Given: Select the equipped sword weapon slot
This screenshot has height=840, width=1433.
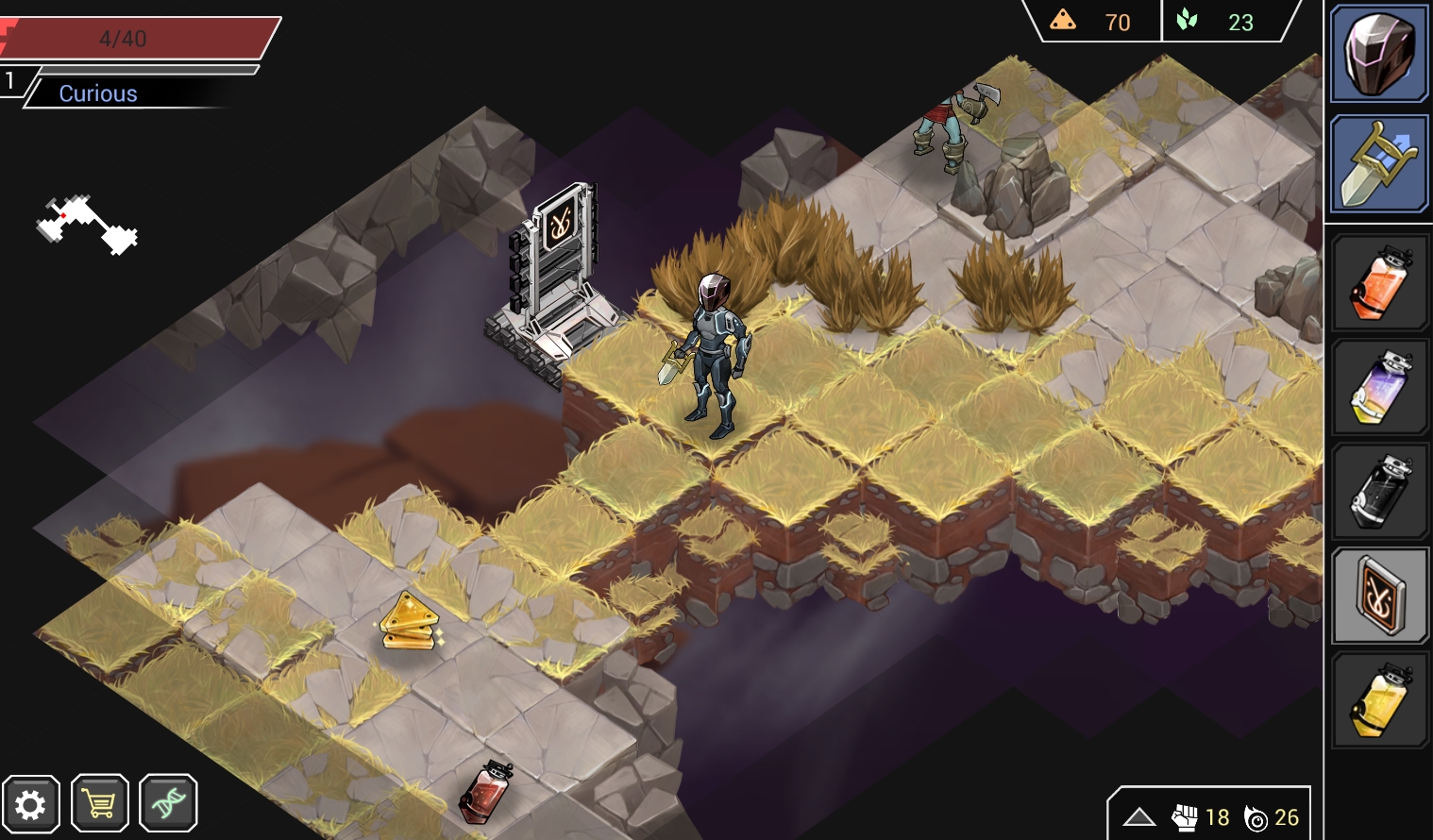Looking at the screenshot, I should 1378,164.
